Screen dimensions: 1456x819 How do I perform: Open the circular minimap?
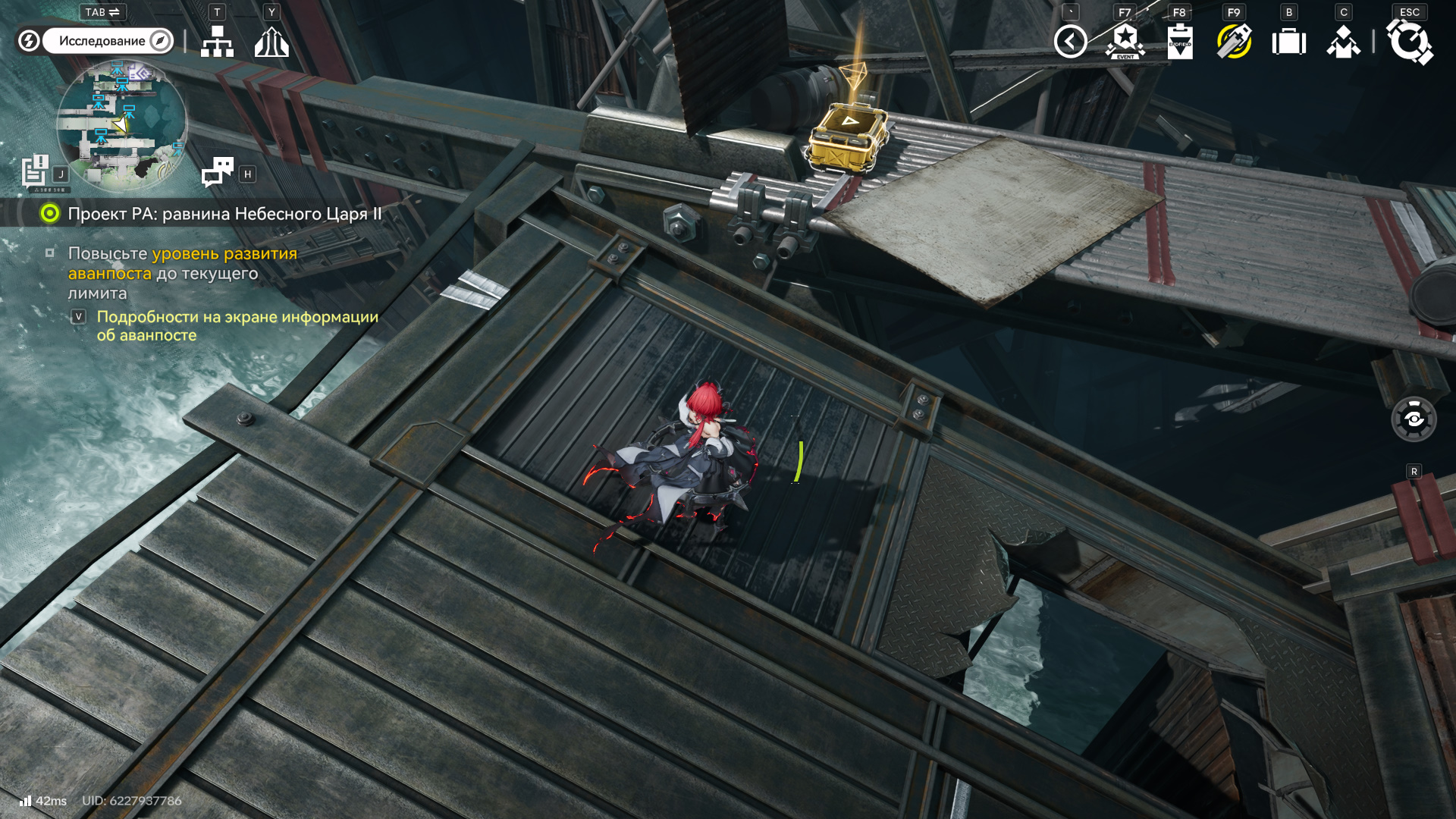coord(121,125)
